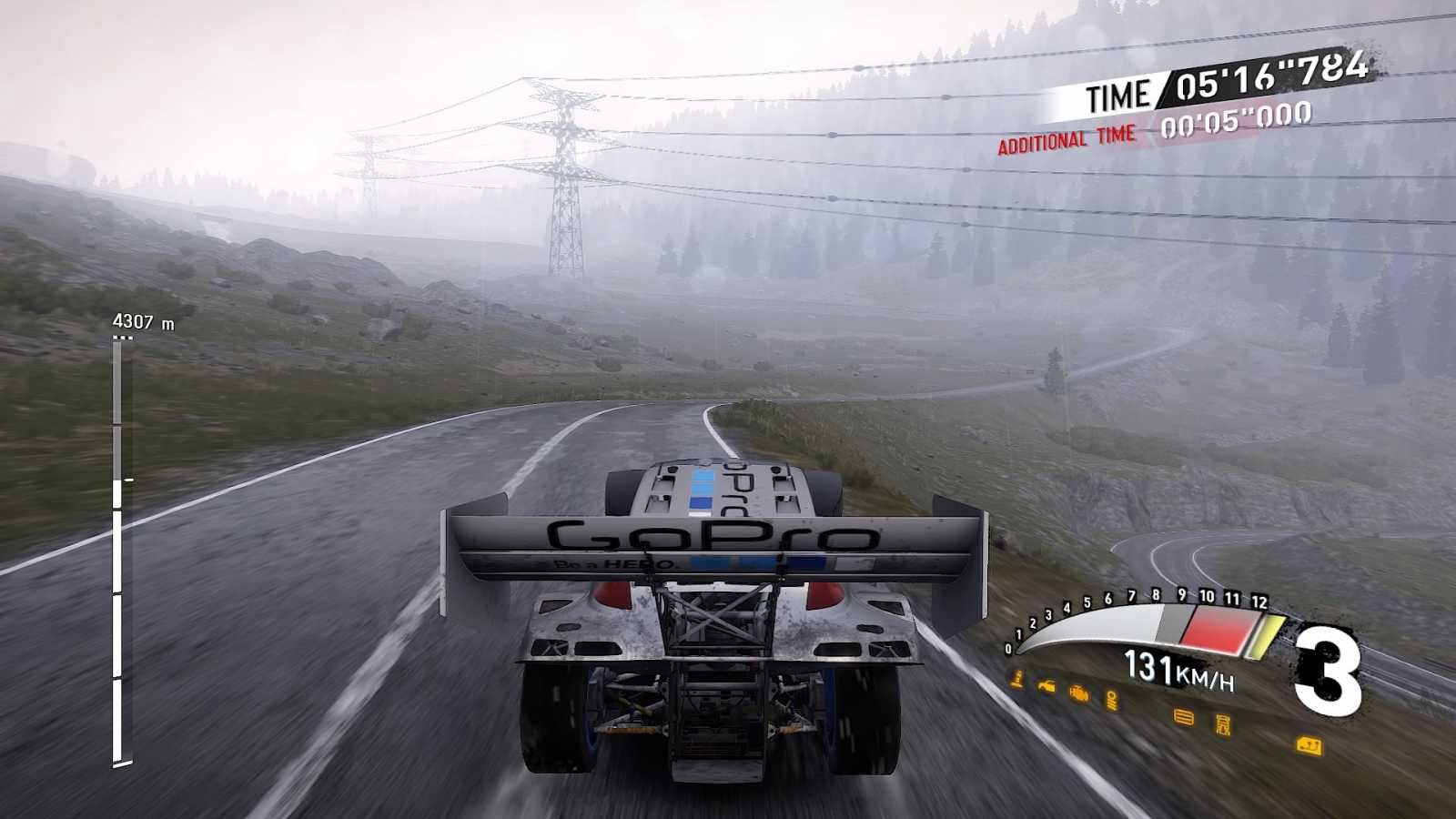Screen dimensions: 1456x819
Task: Click the 4307 m distance label
Action: click(x=145, y=320)
